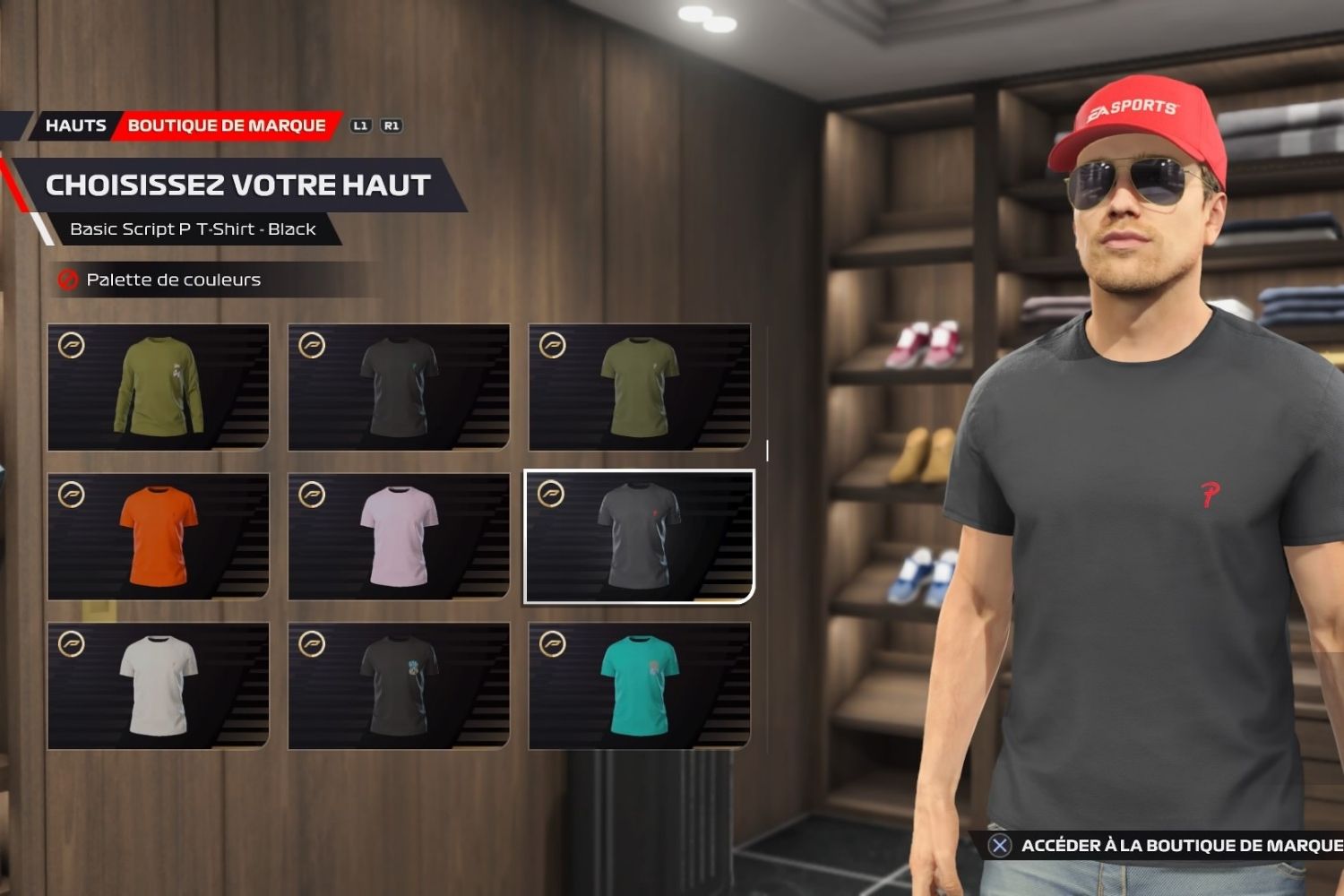Choose the highlighted dark grey t-shirt
1344x896 pixels.
tap(639, 537)
